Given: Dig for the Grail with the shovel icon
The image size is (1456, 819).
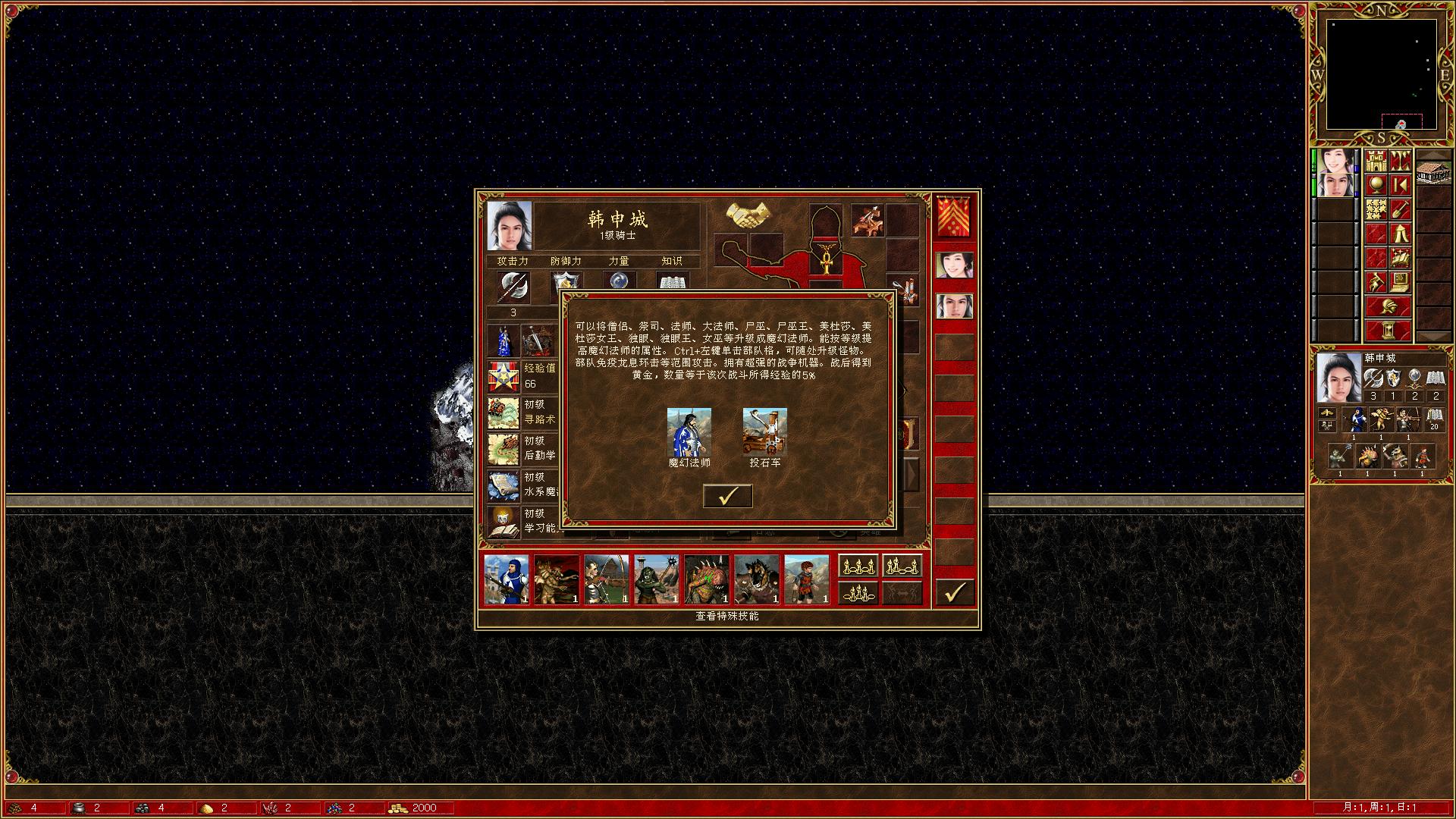Looking at the screenshot, I should [x=1401, y=209].
